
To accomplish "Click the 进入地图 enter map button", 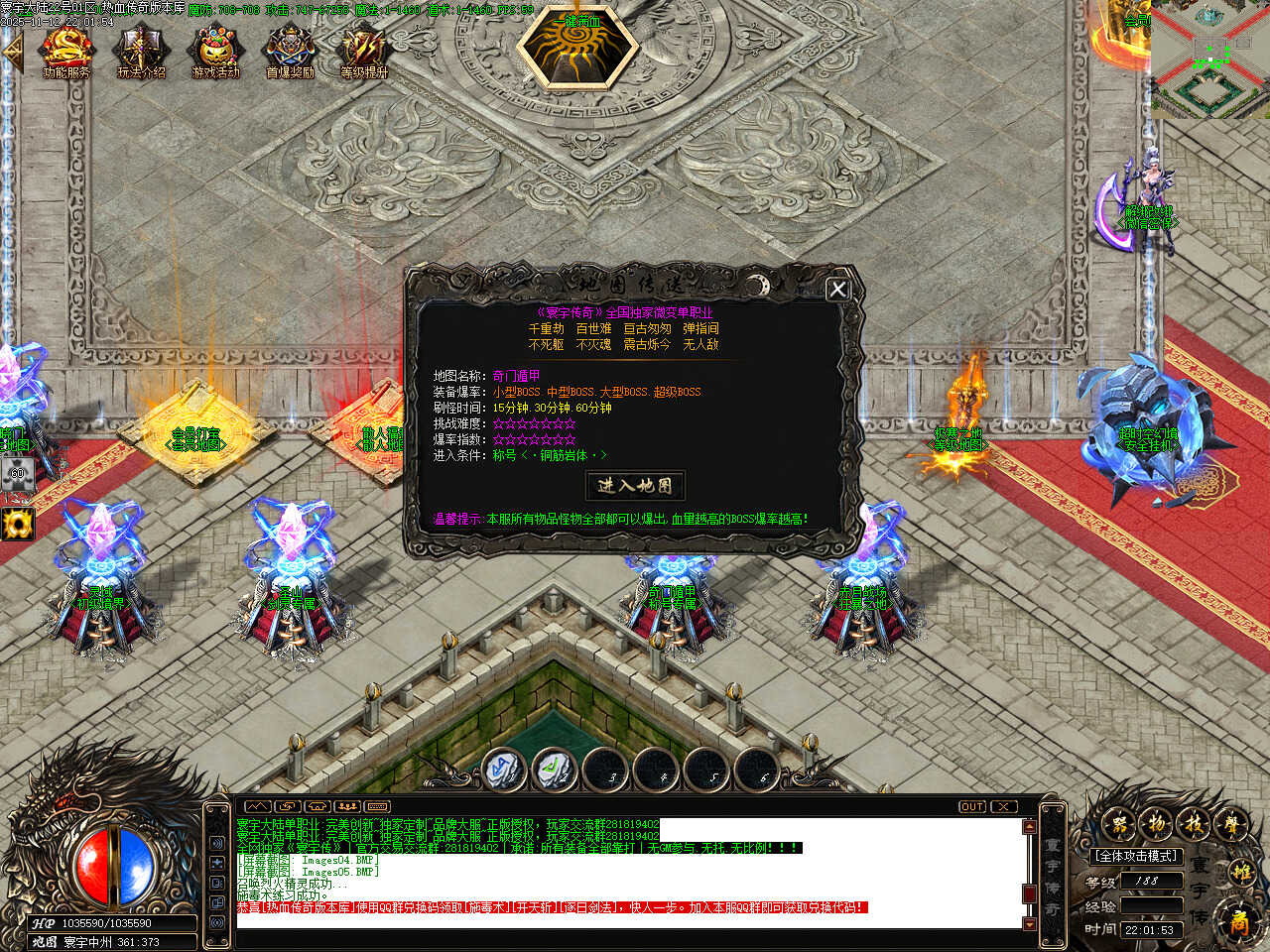I will tap(635, 485).
